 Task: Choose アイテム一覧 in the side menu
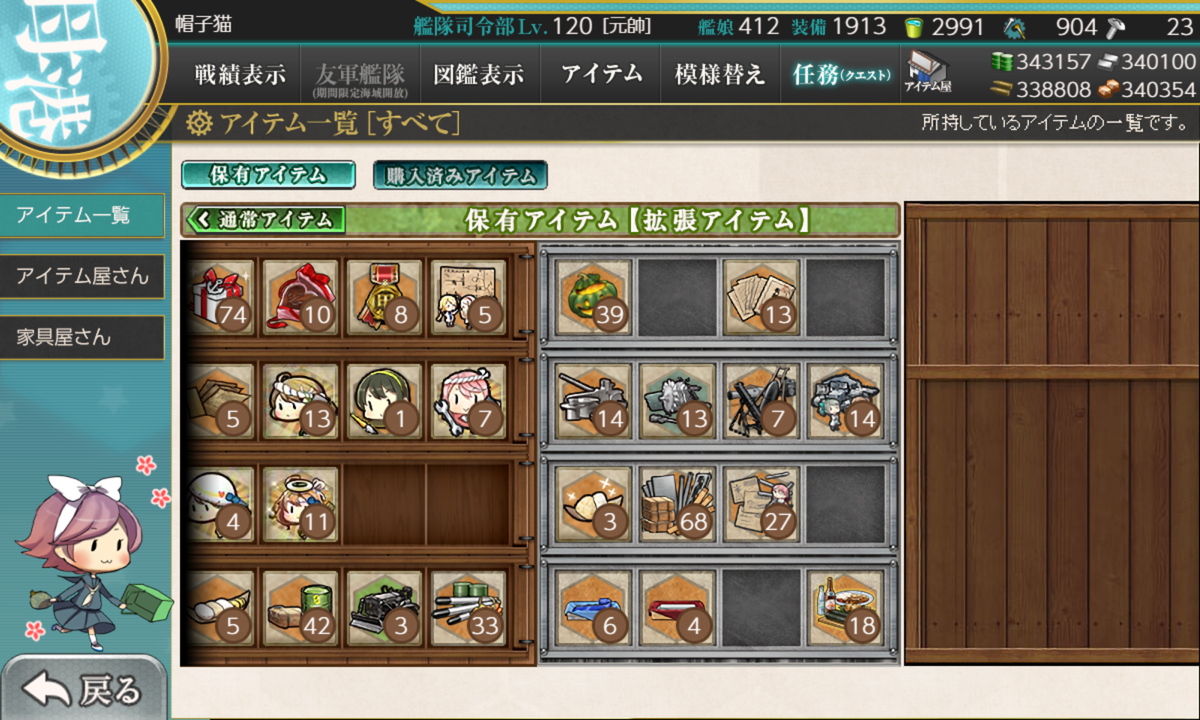pos(82,215)
